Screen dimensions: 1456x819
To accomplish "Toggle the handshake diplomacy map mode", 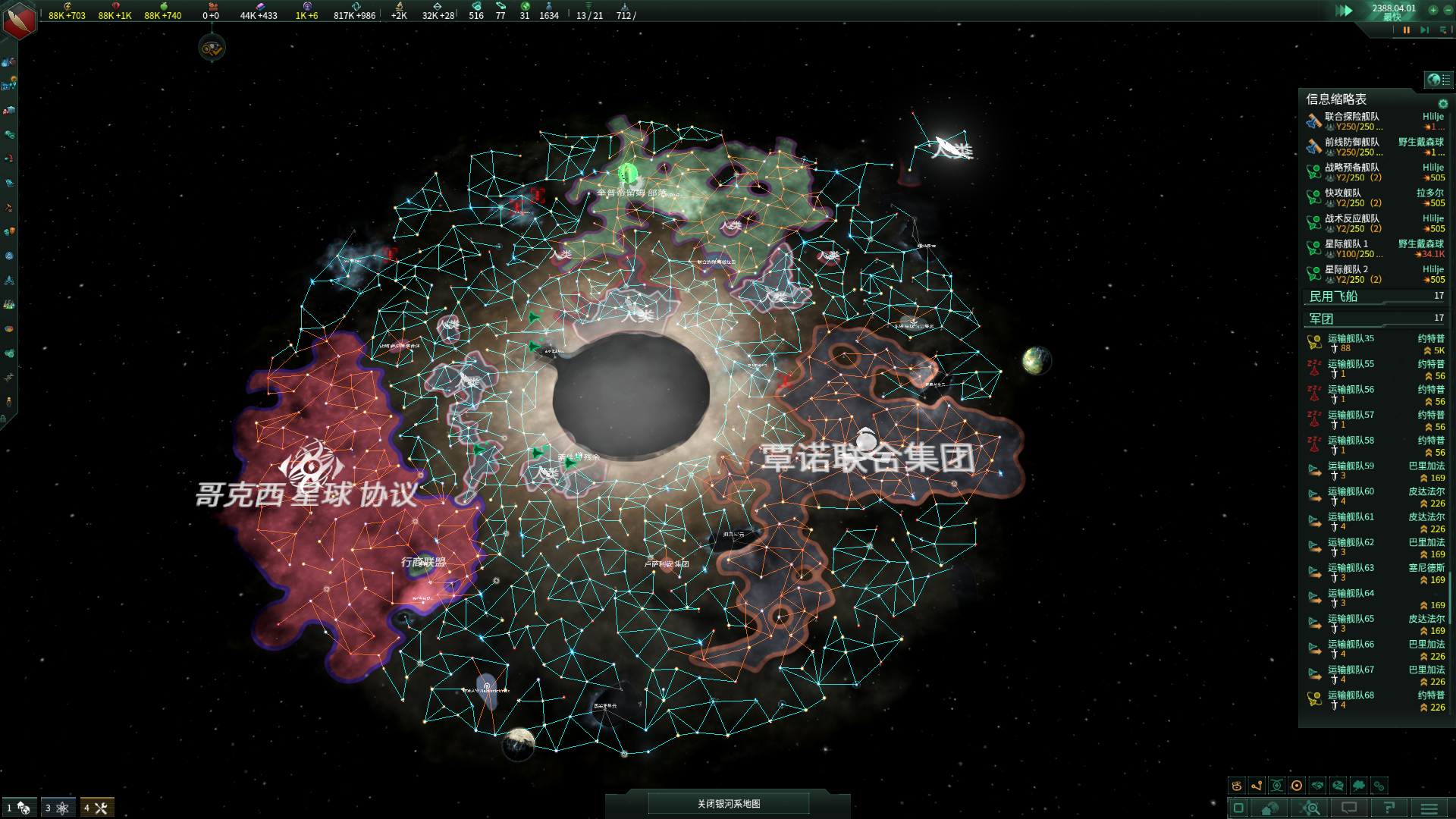I will [x=1318, y=786].
